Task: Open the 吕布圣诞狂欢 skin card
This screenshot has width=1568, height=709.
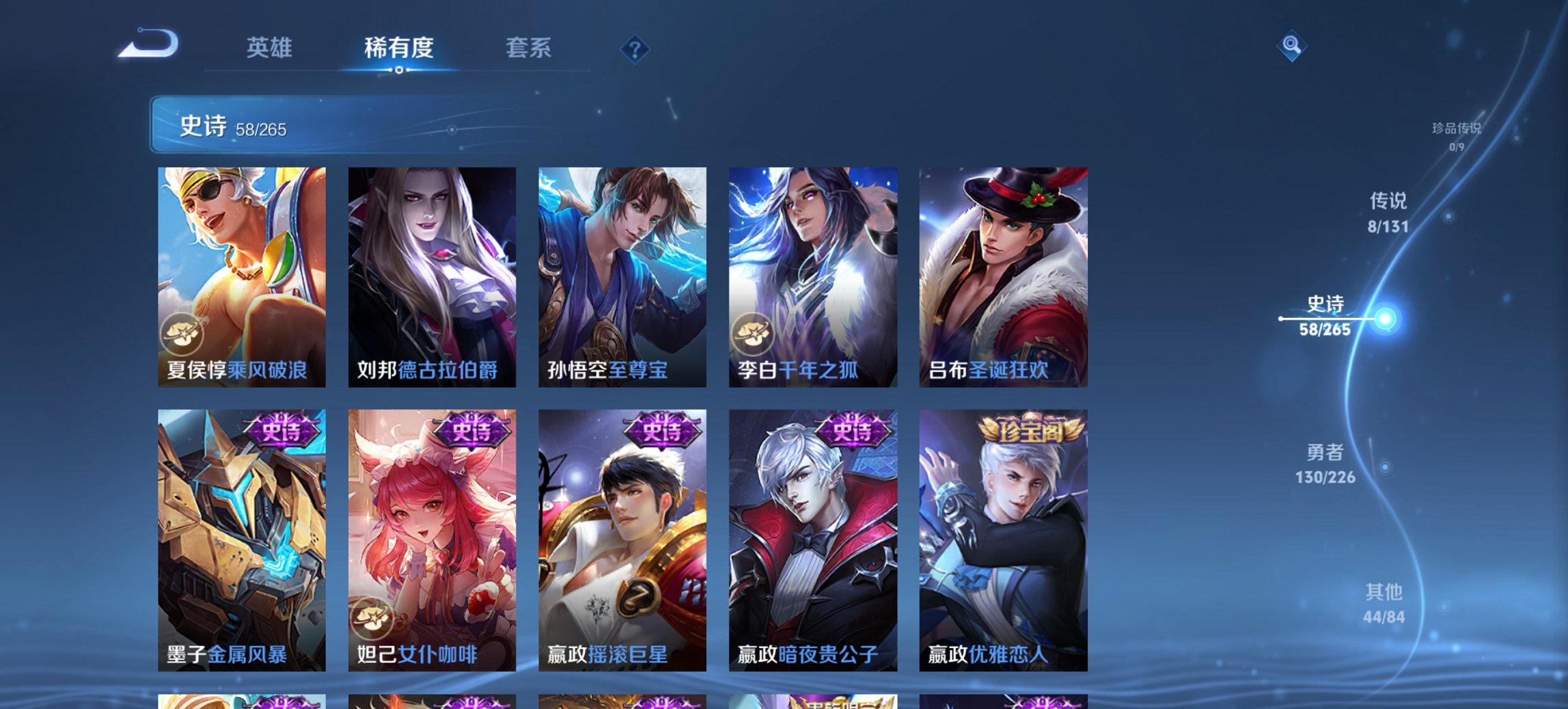Action: pyautogui.click(x=1003, y=273)
